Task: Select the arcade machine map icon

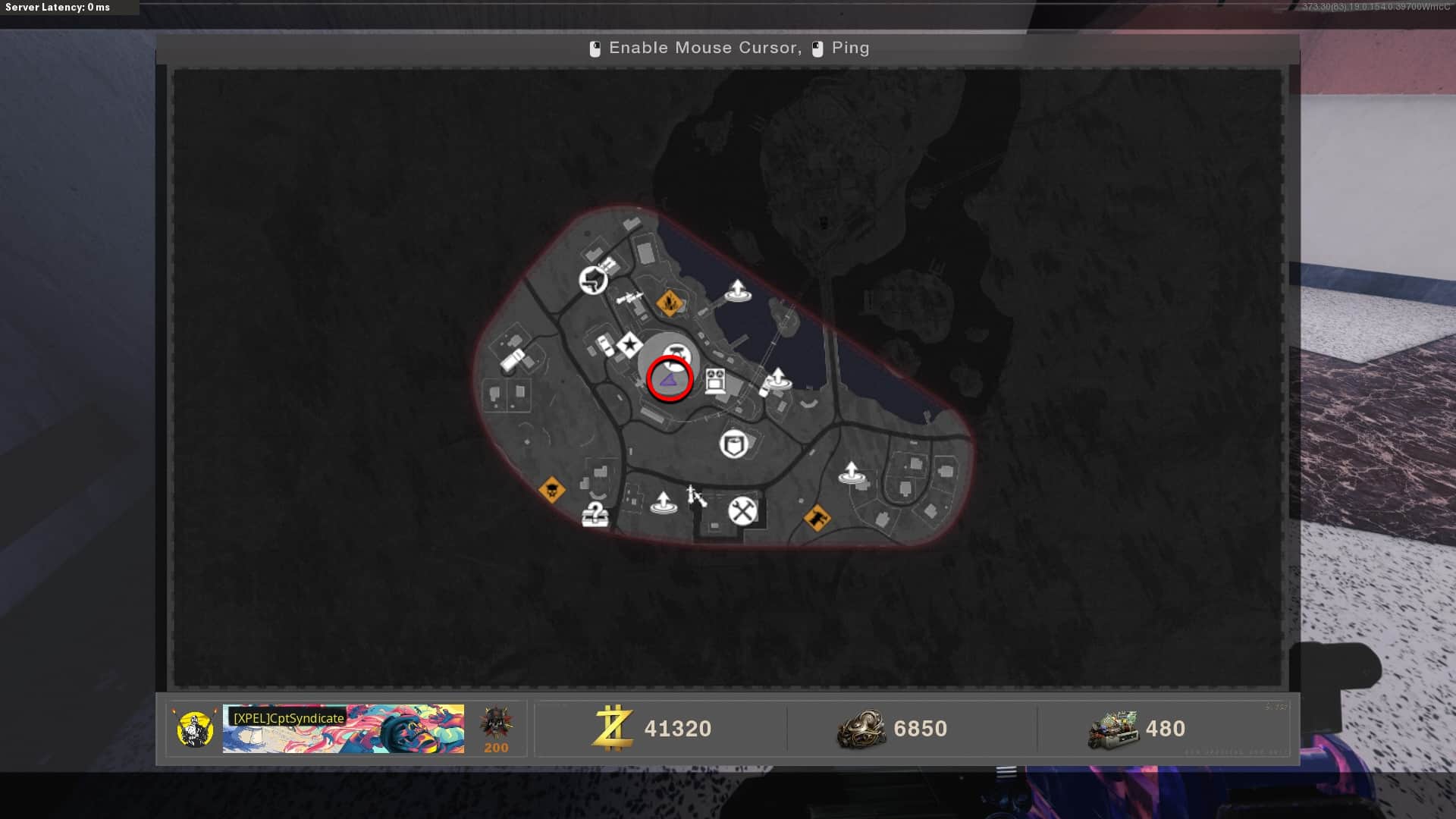Action: [x=715, y=380]
